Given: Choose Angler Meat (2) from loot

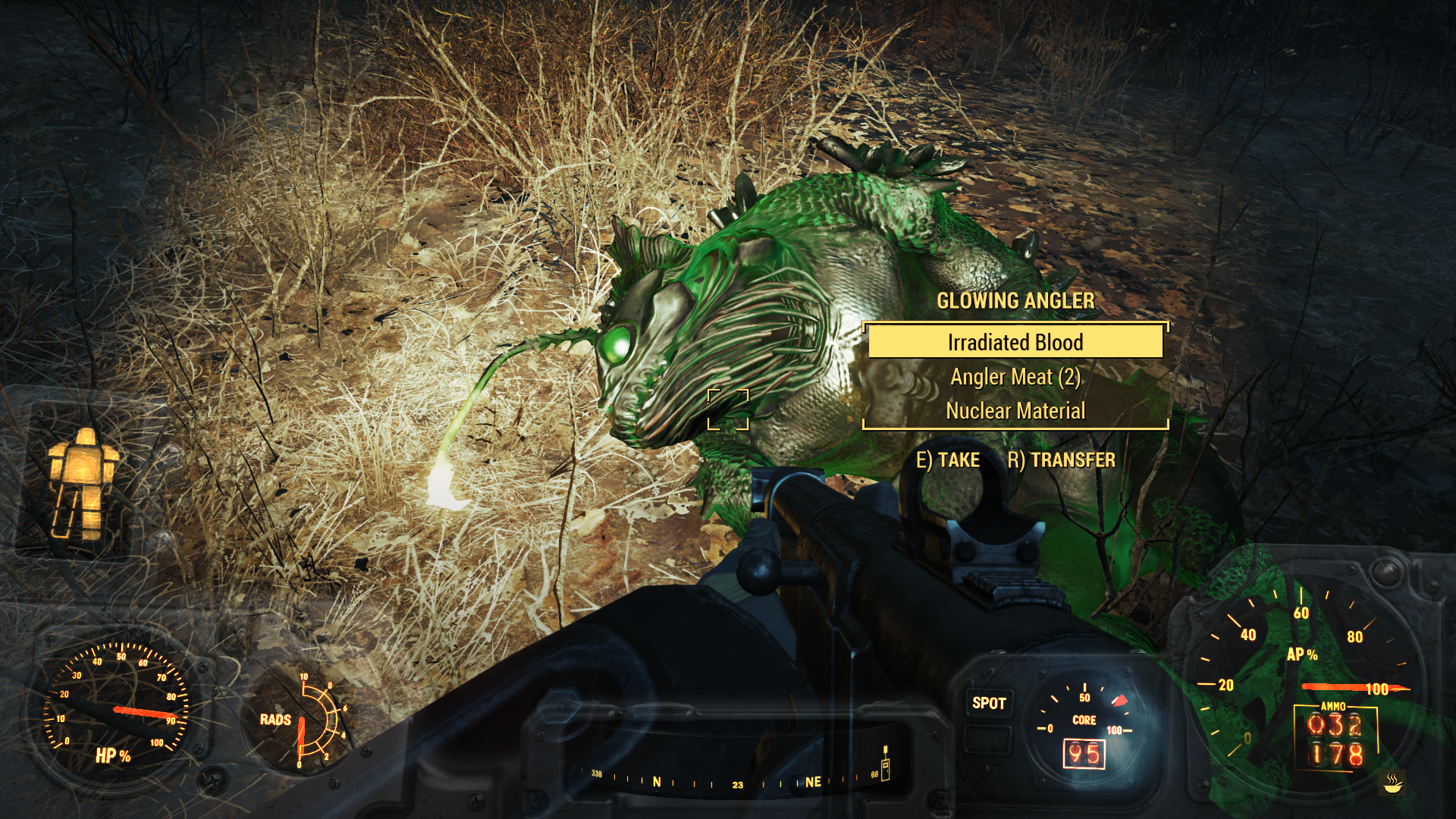Looking at the screenshot, I should tap(1015, 377).
